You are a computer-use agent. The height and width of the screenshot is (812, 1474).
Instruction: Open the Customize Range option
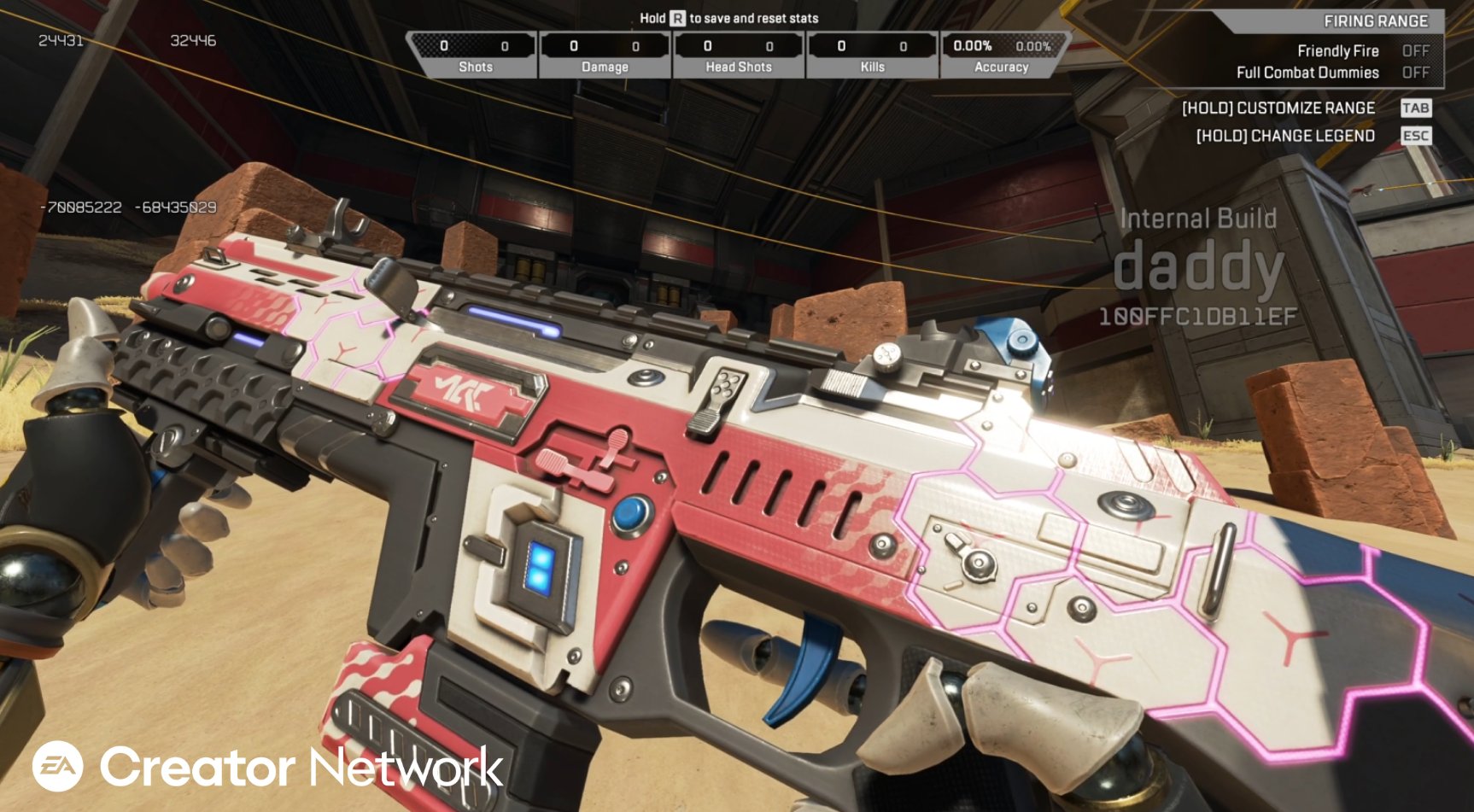(x=1278, y=108)
